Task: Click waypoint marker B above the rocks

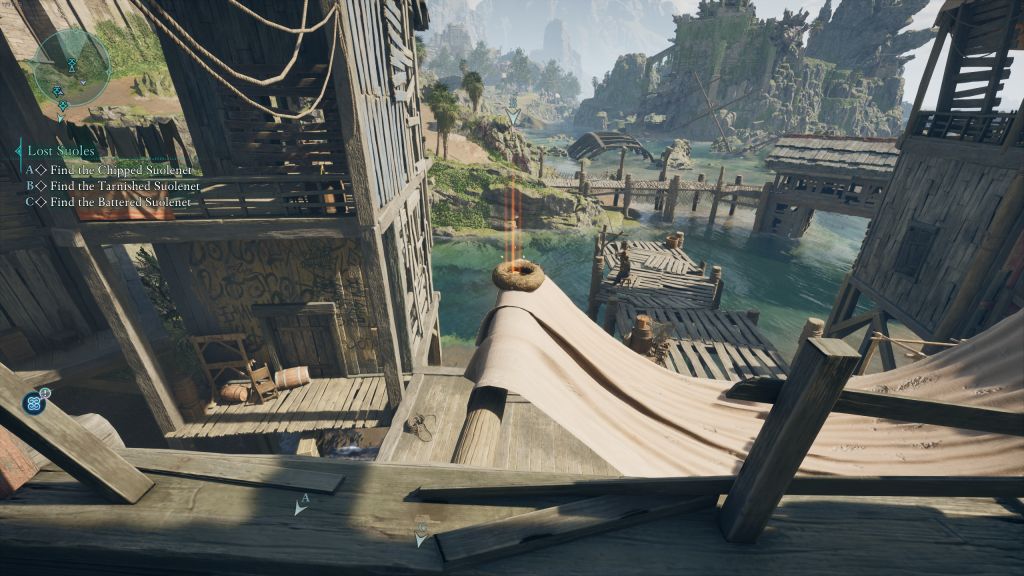Action: (x=513, y=112)
